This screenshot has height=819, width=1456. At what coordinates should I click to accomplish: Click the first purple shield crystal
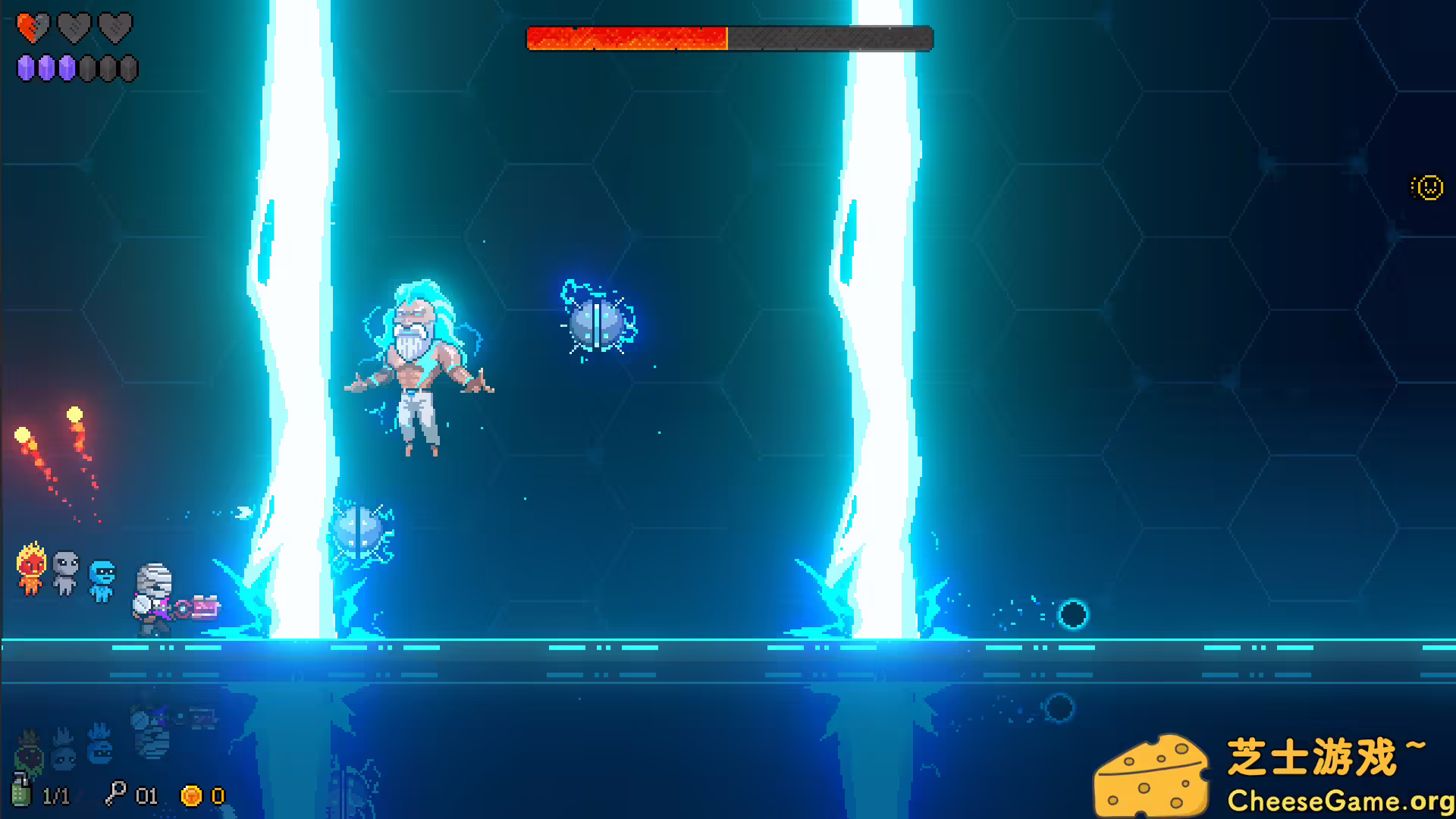click(x=27, y=68)
